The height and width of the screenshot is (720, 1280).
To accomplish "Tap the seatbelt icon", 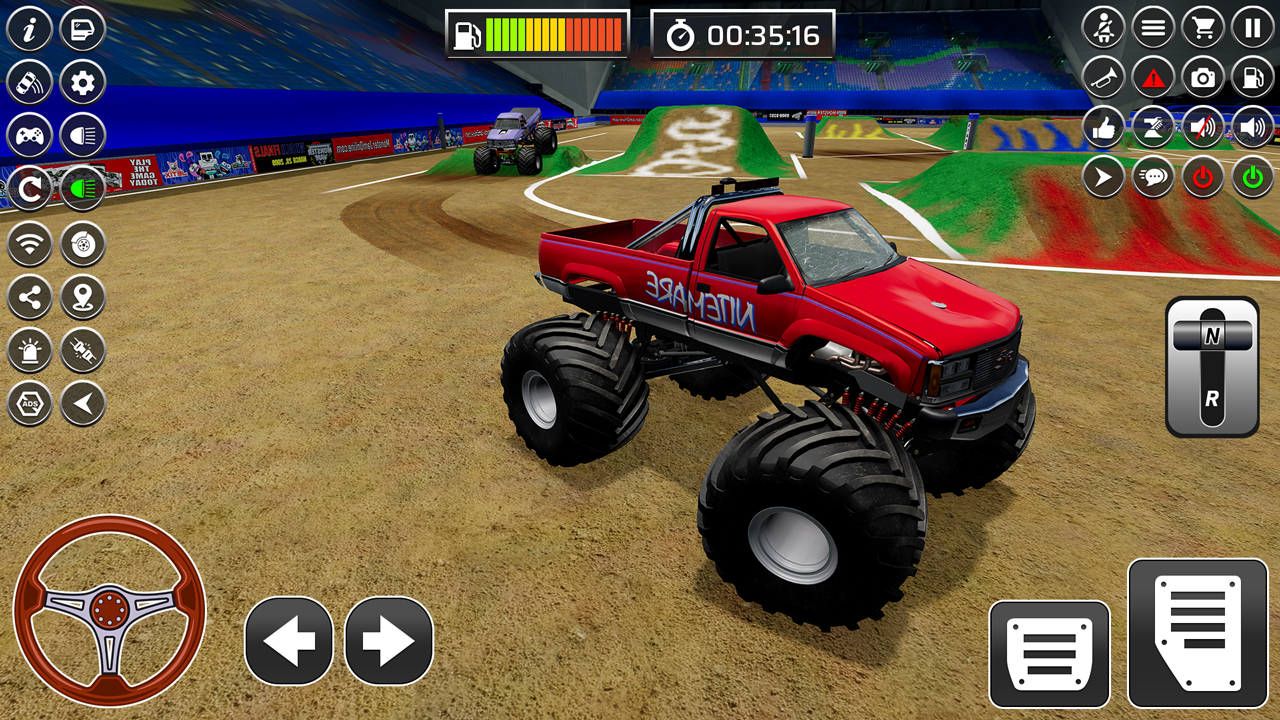I will click(x=1104, y=27).
